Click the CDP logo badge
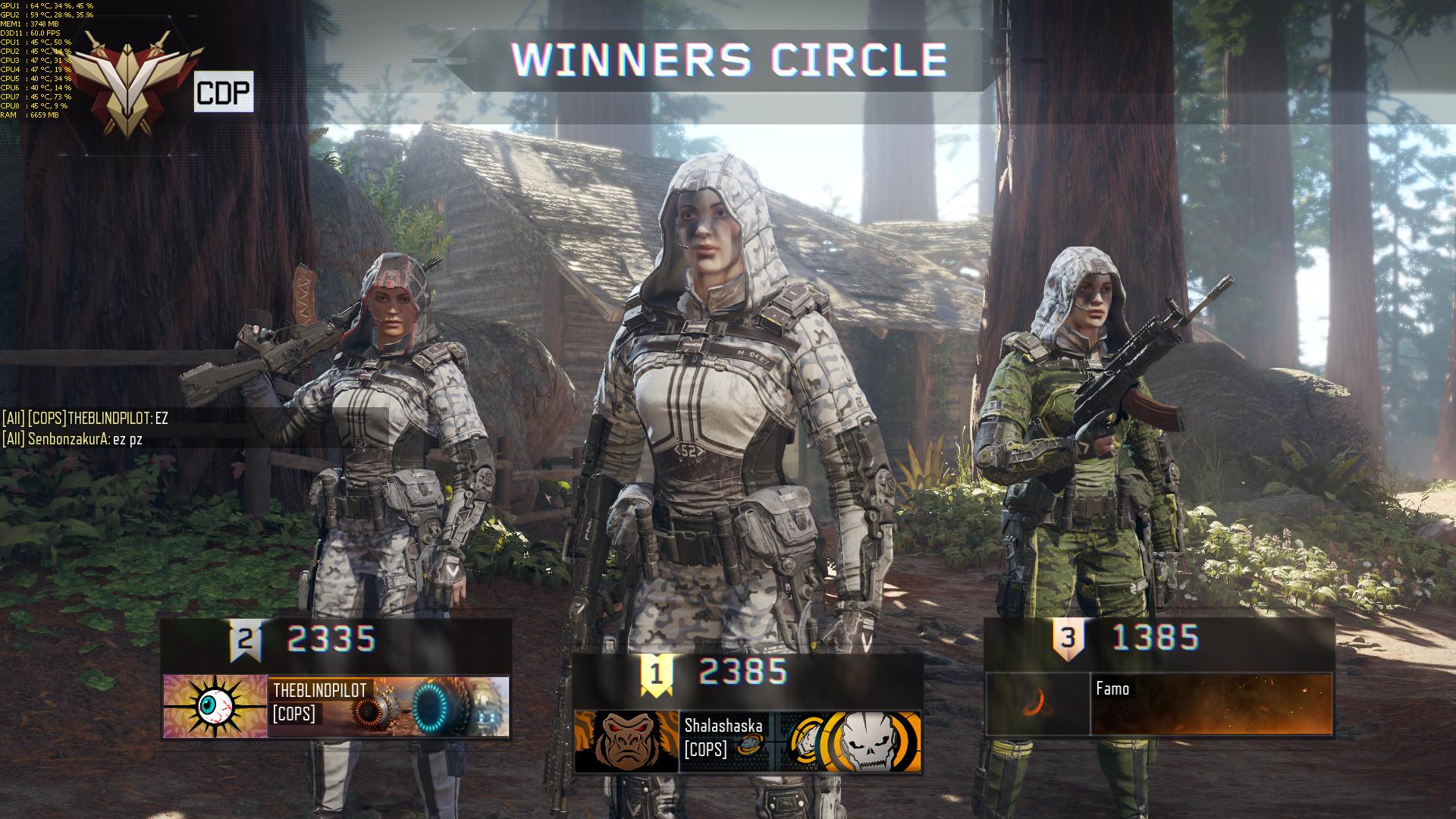 (x=223, y=93)
